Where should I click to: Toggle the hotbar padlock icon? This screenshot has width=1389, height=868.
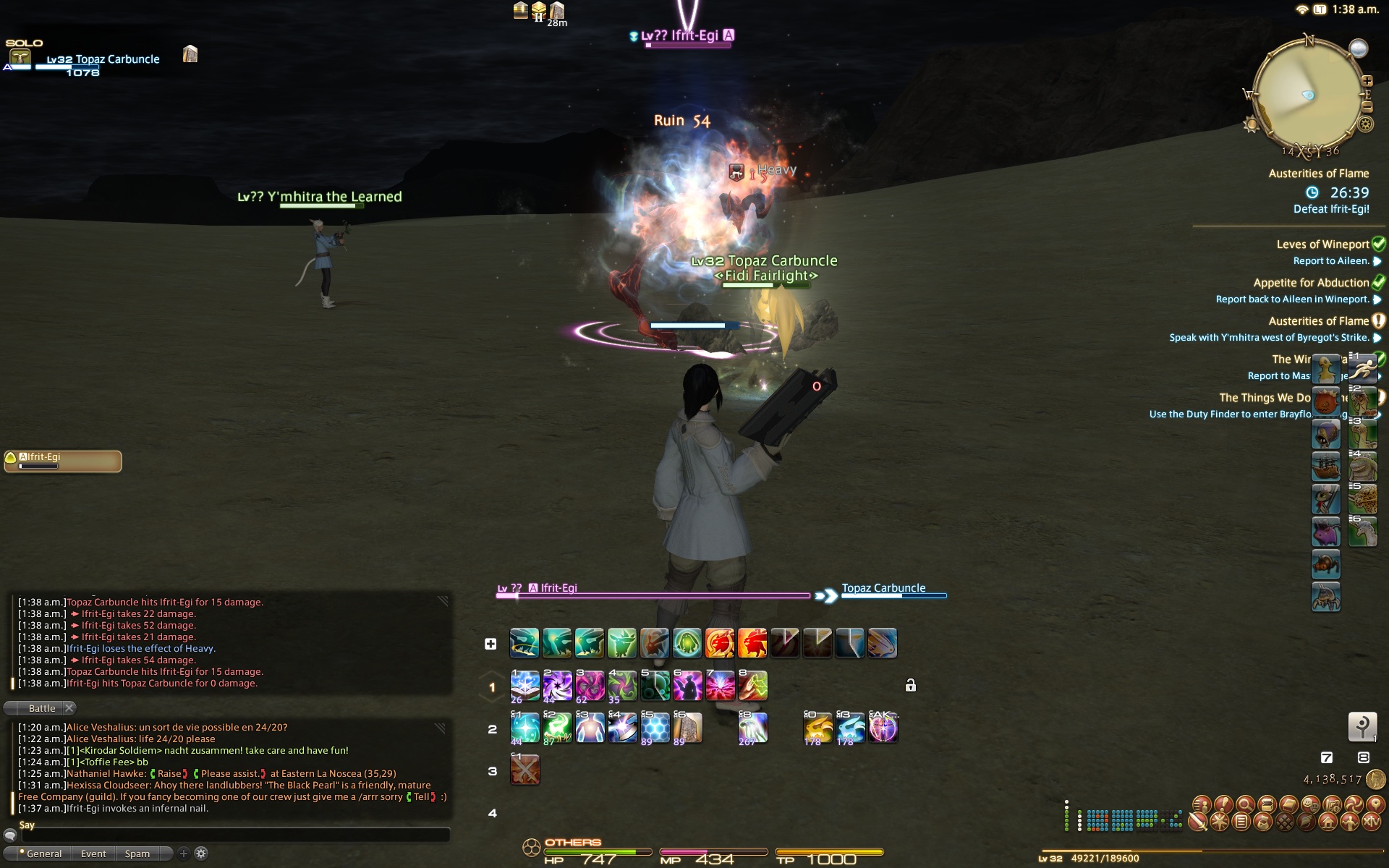(911, 685)
